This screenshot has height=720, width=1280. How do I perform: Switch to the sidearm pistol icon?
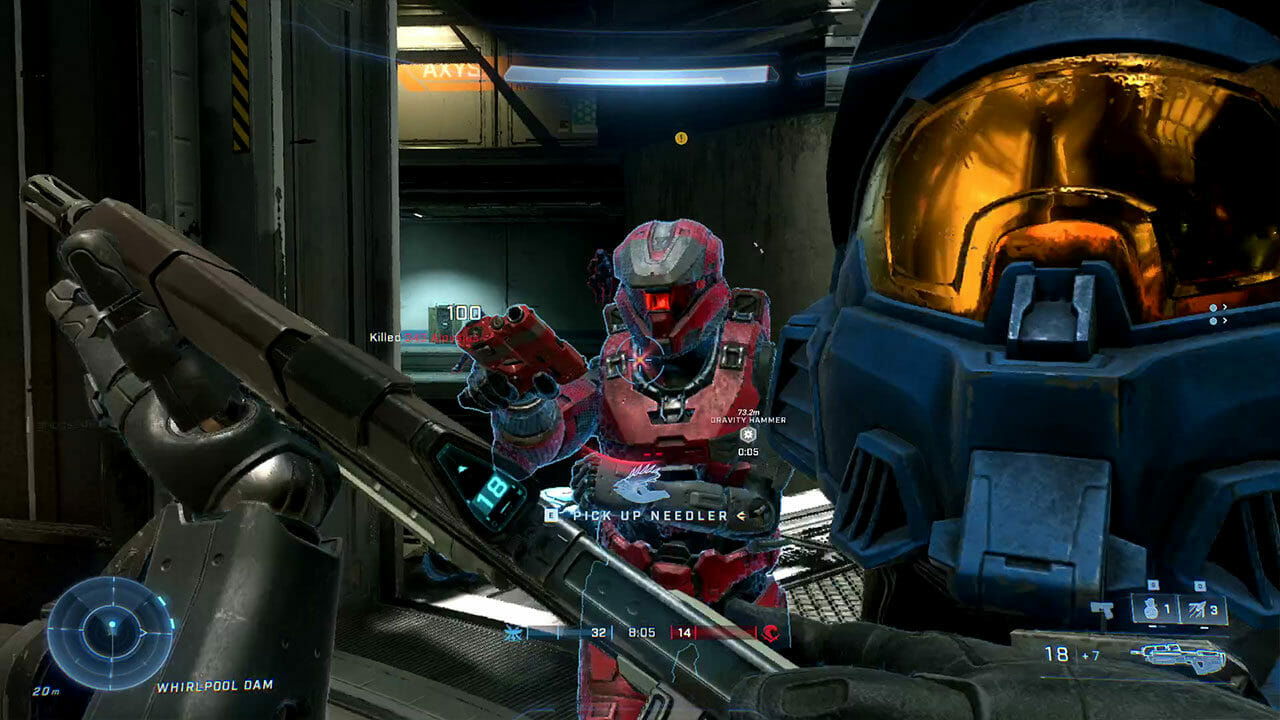click(1103, 609)
